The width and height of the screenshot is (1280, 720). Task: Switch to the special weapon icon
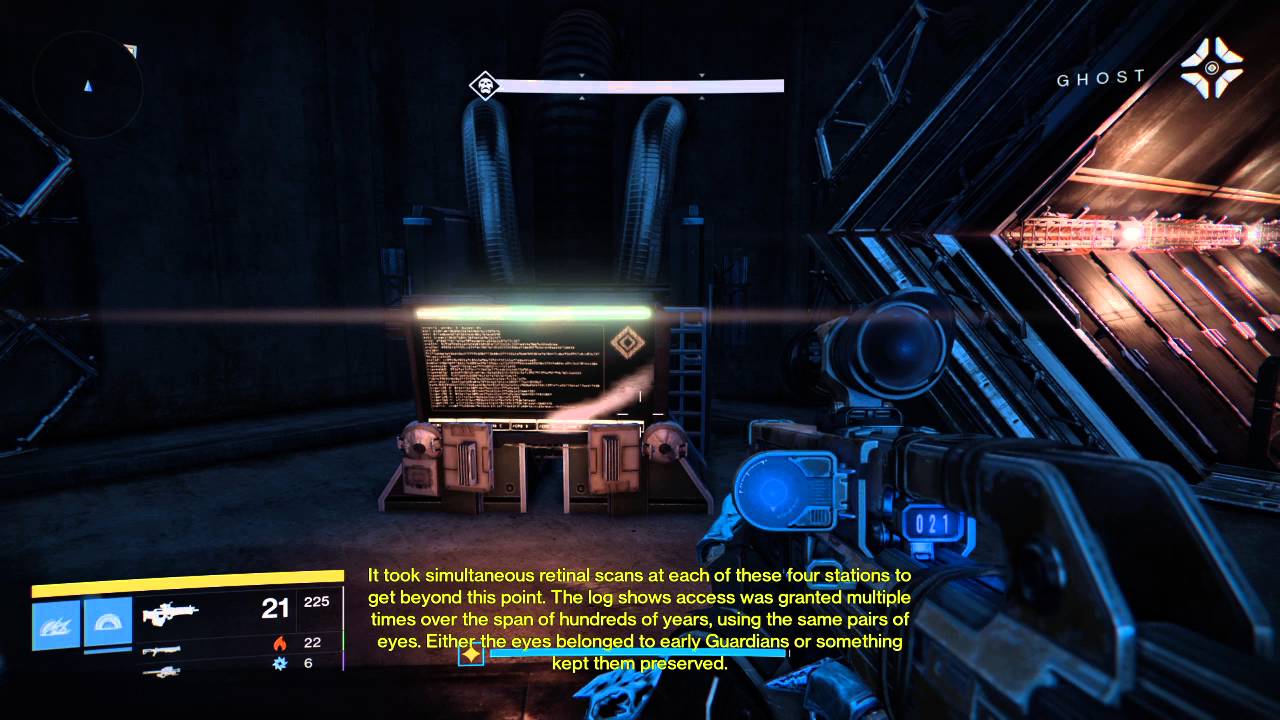(161, 650)
